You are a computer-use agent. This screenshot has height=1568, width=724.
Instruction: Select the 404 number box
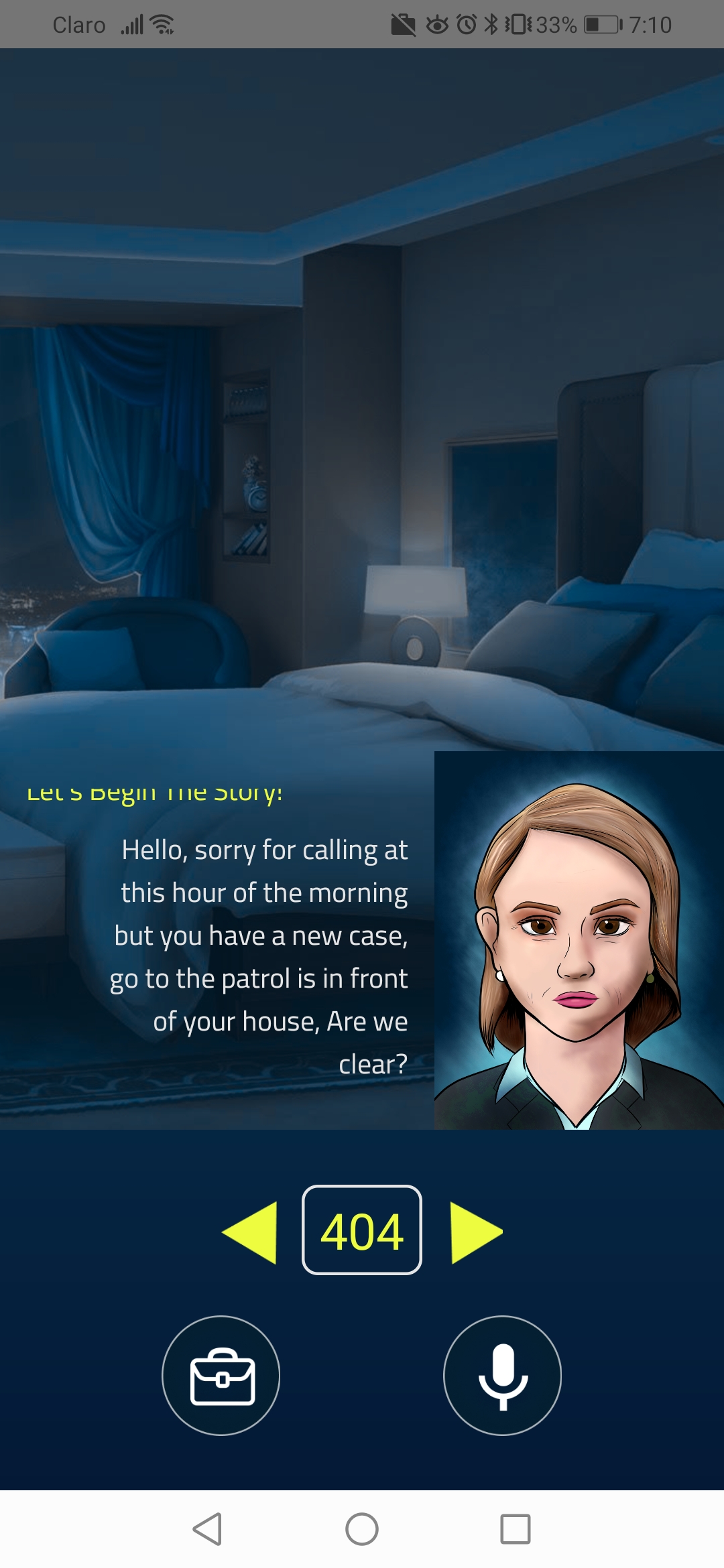pyautogui.click(x=362, y=1230)
